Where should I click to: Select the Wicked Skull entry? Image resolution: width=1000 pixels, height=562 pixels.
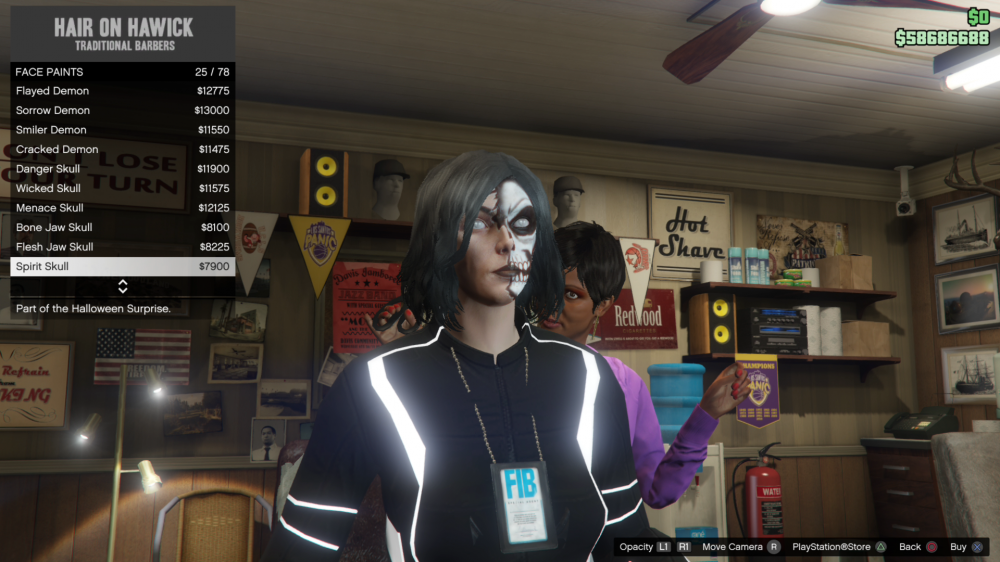122,188
